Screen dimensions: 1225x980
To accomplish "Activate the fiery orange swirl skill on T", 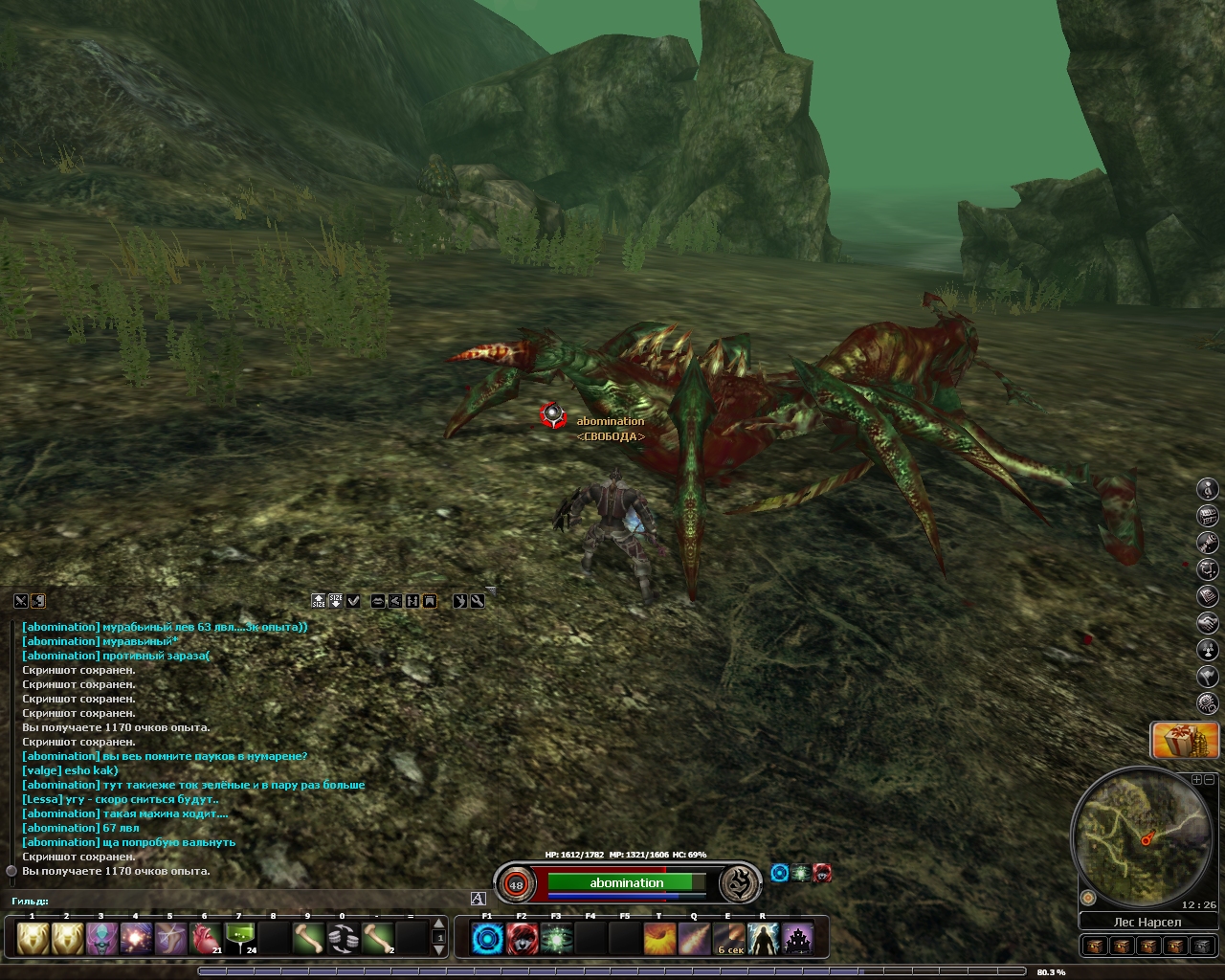I will click(659, 938).
